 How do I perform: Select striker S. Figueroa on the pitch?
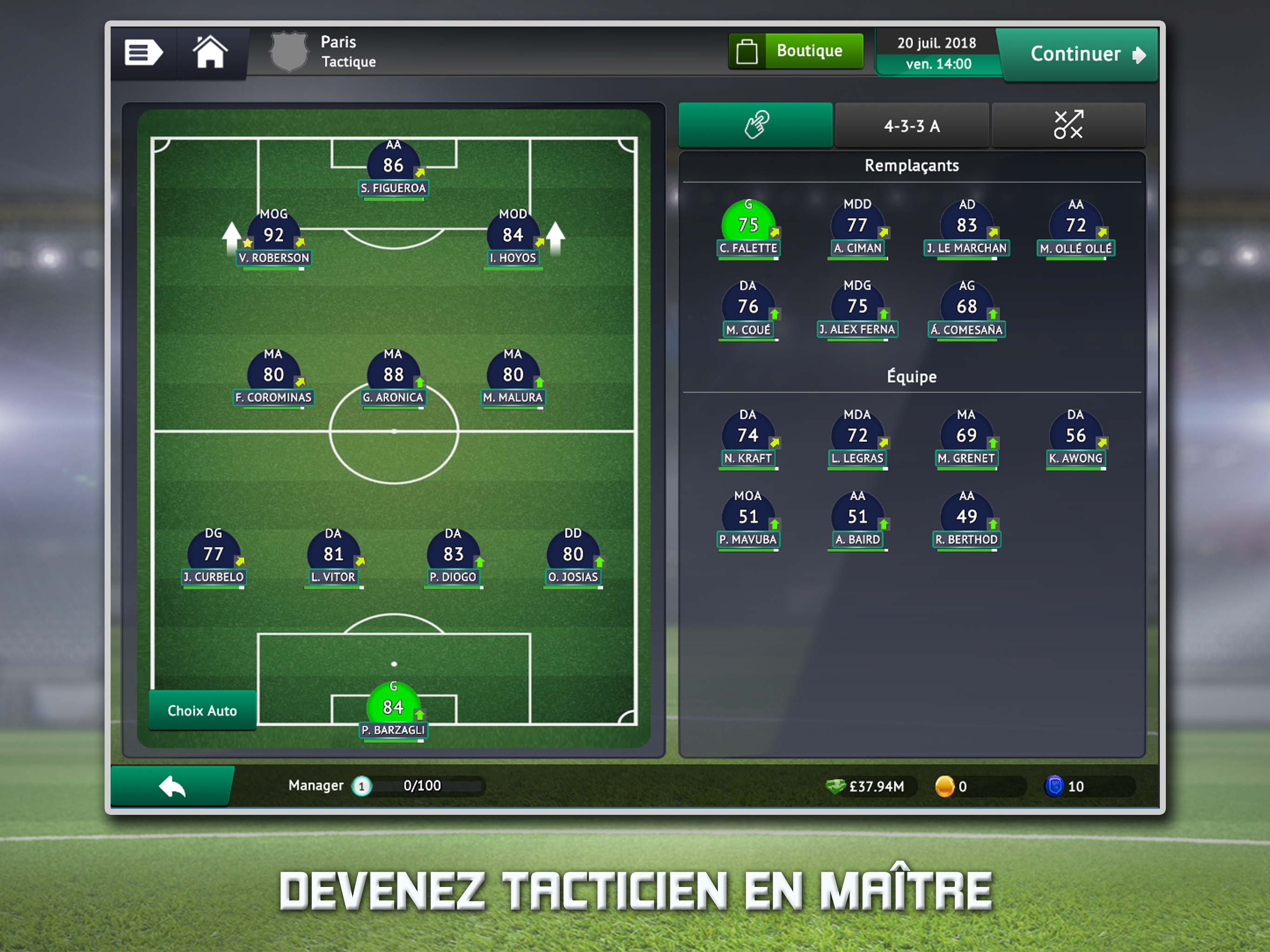click(393, 167)
